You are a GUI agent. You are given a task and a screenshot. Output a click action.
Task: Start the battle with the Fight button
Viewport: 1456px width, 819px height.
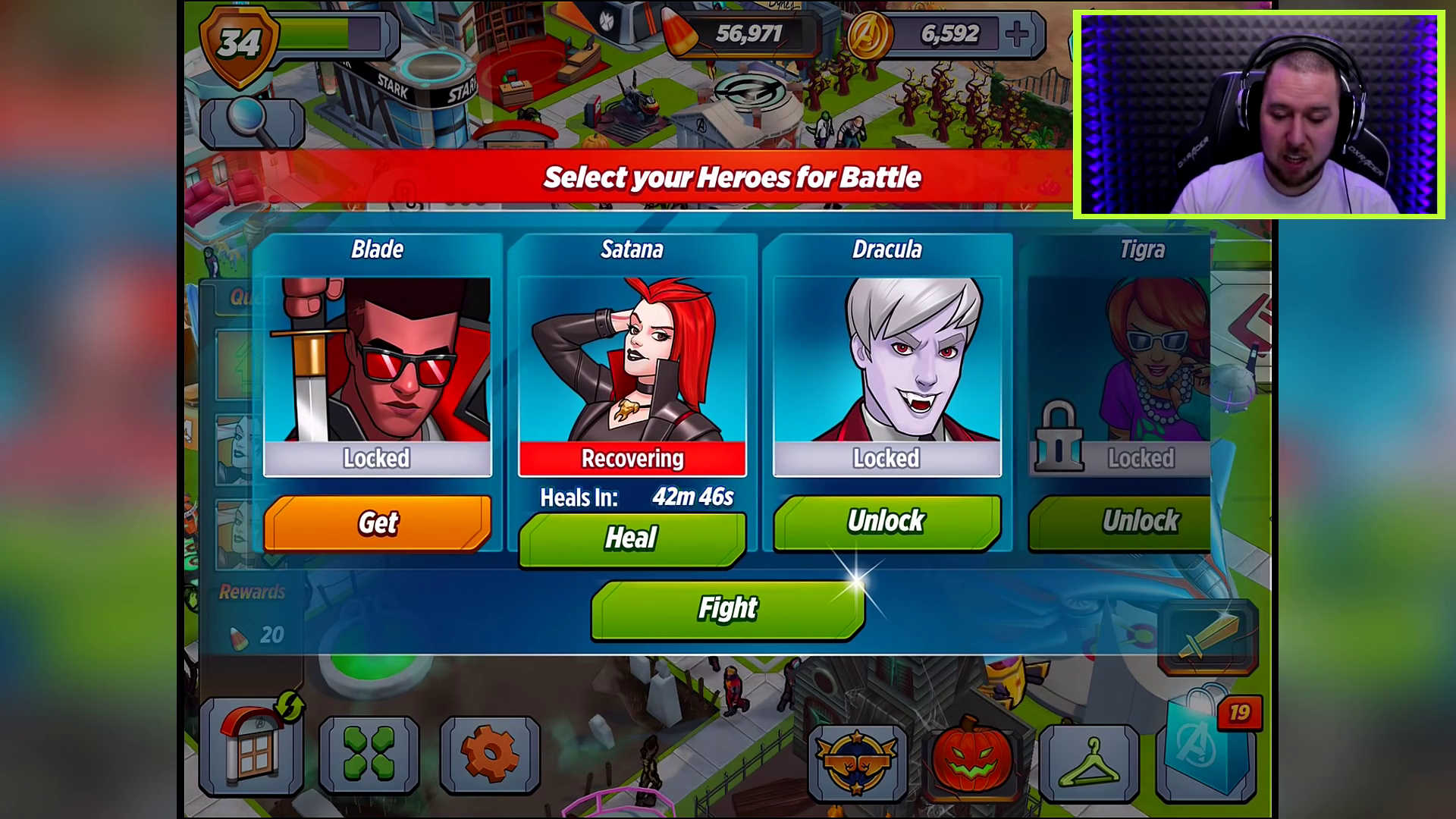click(x=727, y=609)
